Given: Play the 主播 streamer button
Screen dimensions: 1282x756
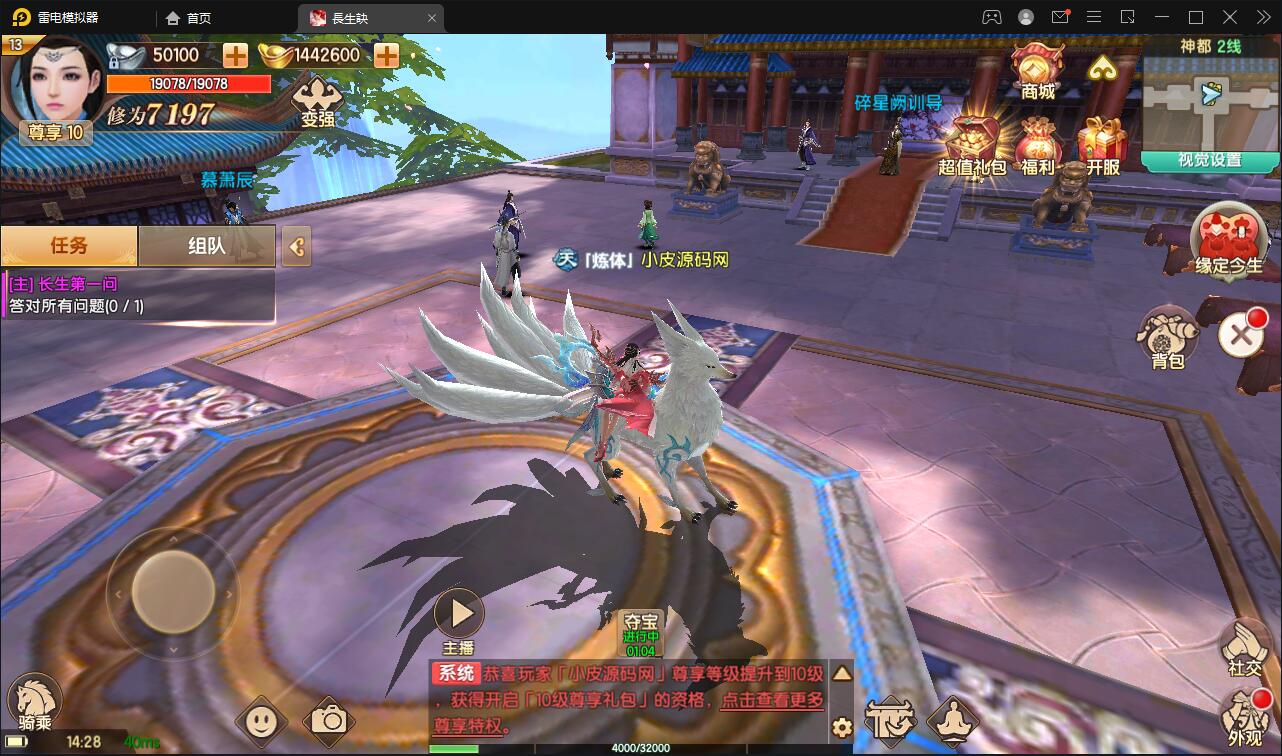Looking at the screenshot, I should (460, 614).
